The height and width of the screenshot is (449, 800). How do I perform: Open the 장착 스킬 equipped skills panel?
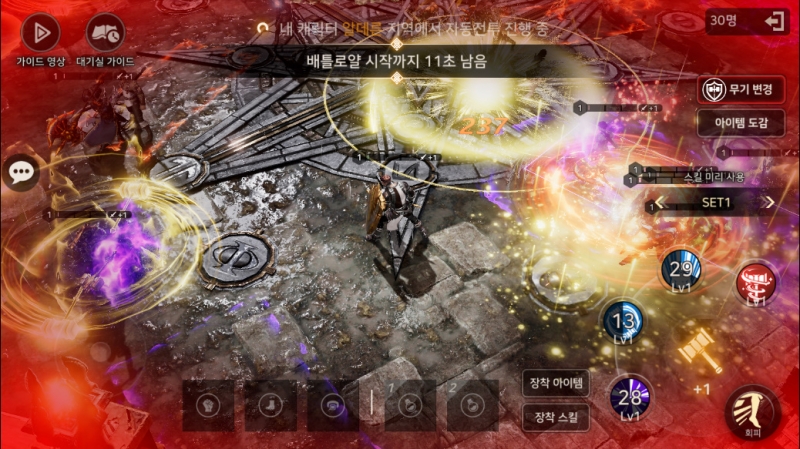point(556,416)
